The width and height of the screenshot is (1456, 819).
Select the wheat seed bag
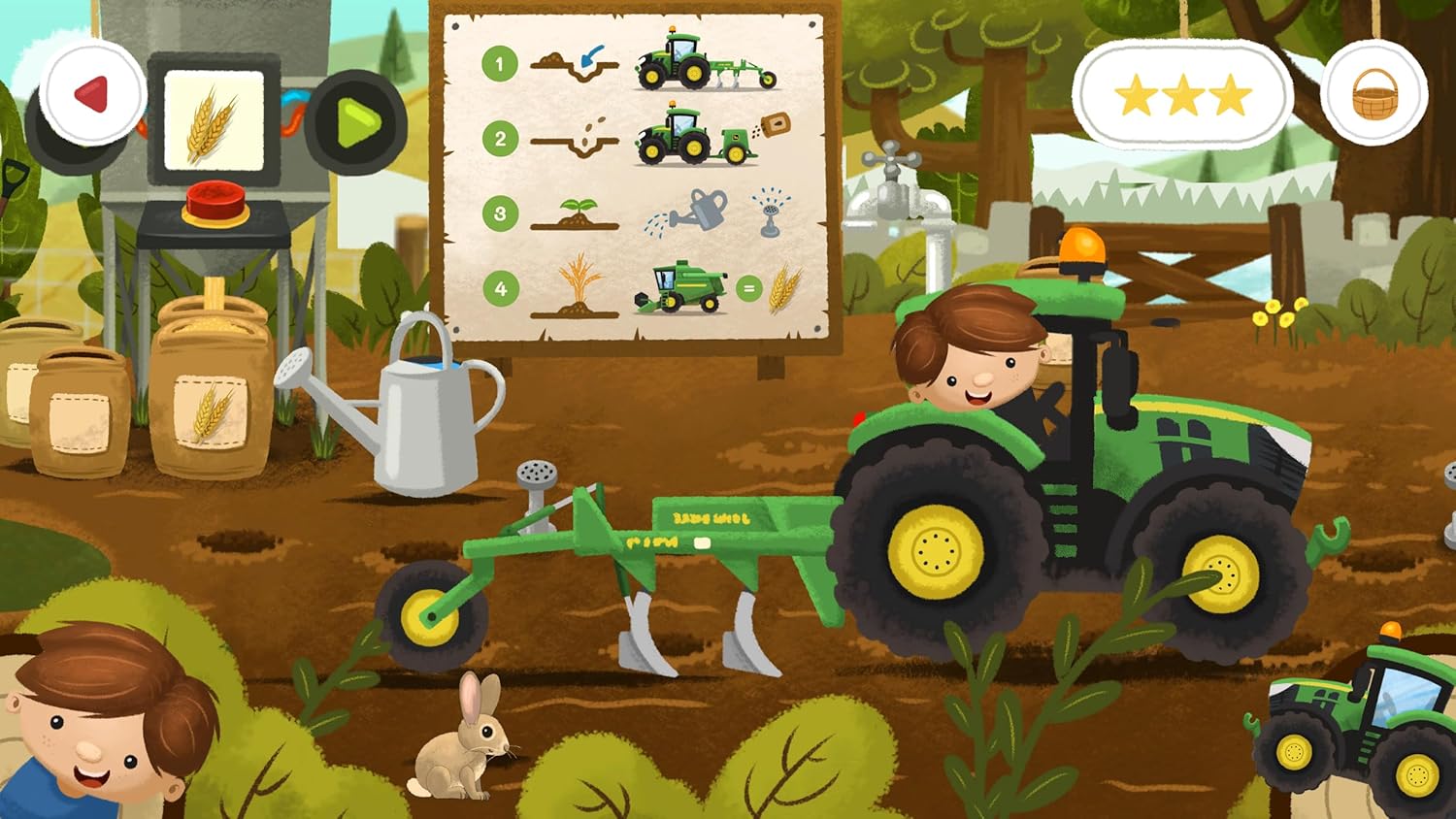pos(212,388)
